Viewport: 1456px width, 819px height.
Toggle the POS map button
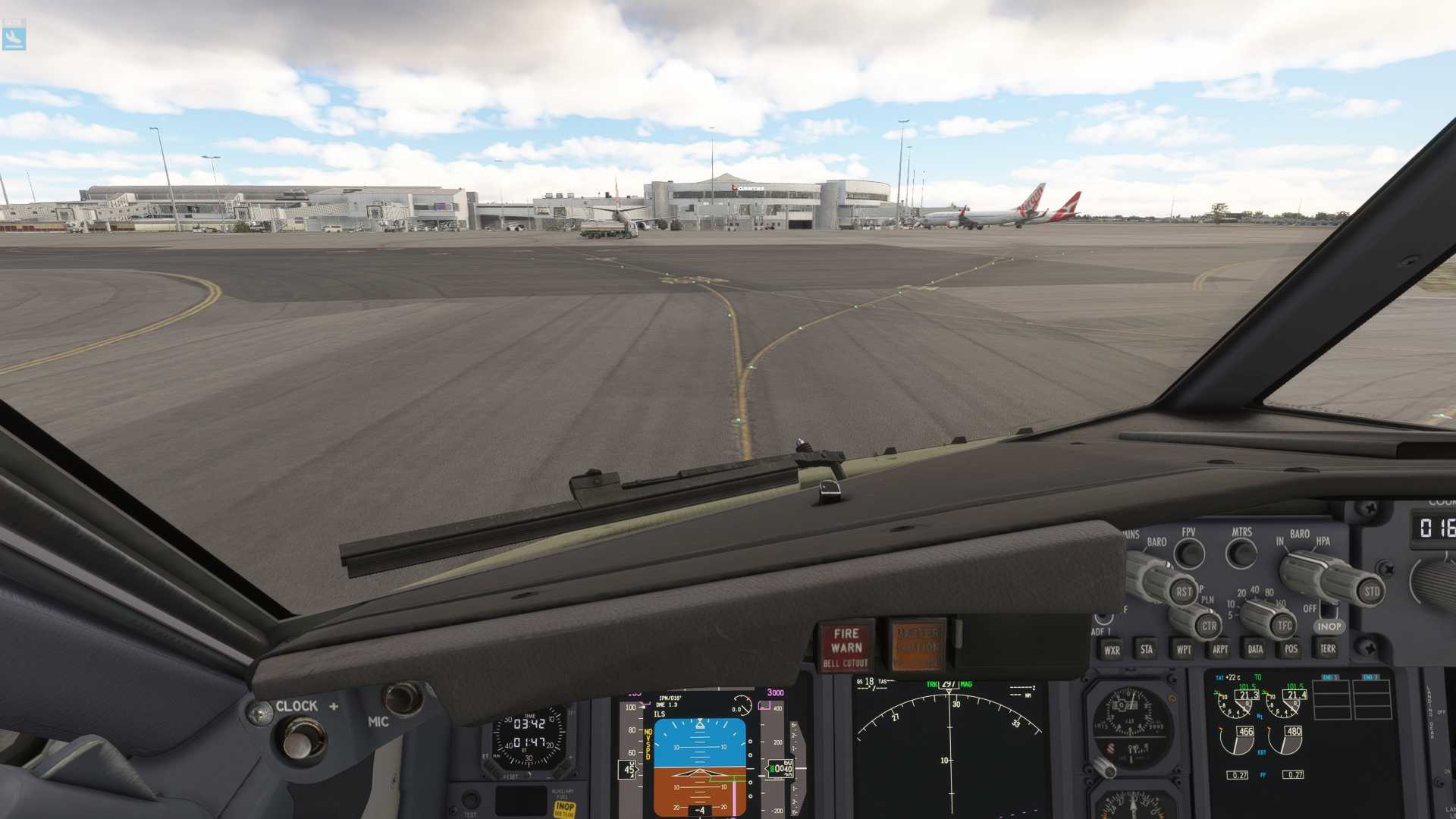click(1291, 648)
